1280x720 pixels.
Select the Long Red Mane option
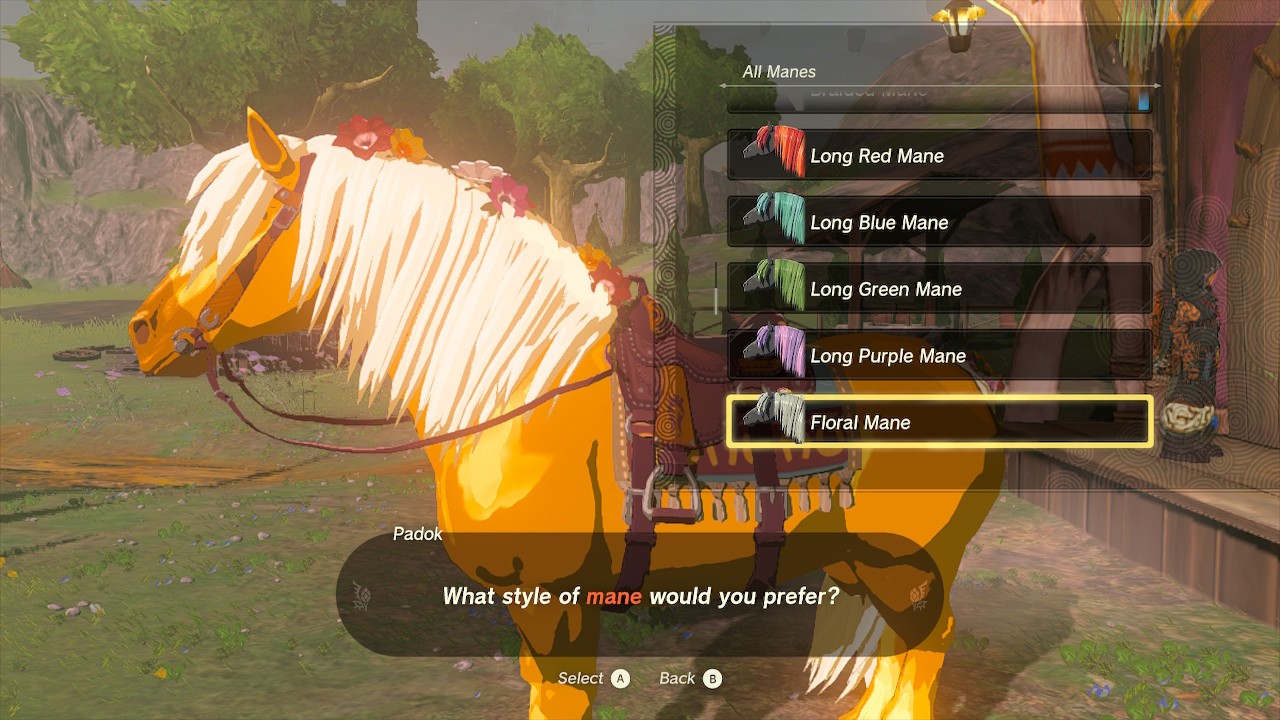(938, 156)
